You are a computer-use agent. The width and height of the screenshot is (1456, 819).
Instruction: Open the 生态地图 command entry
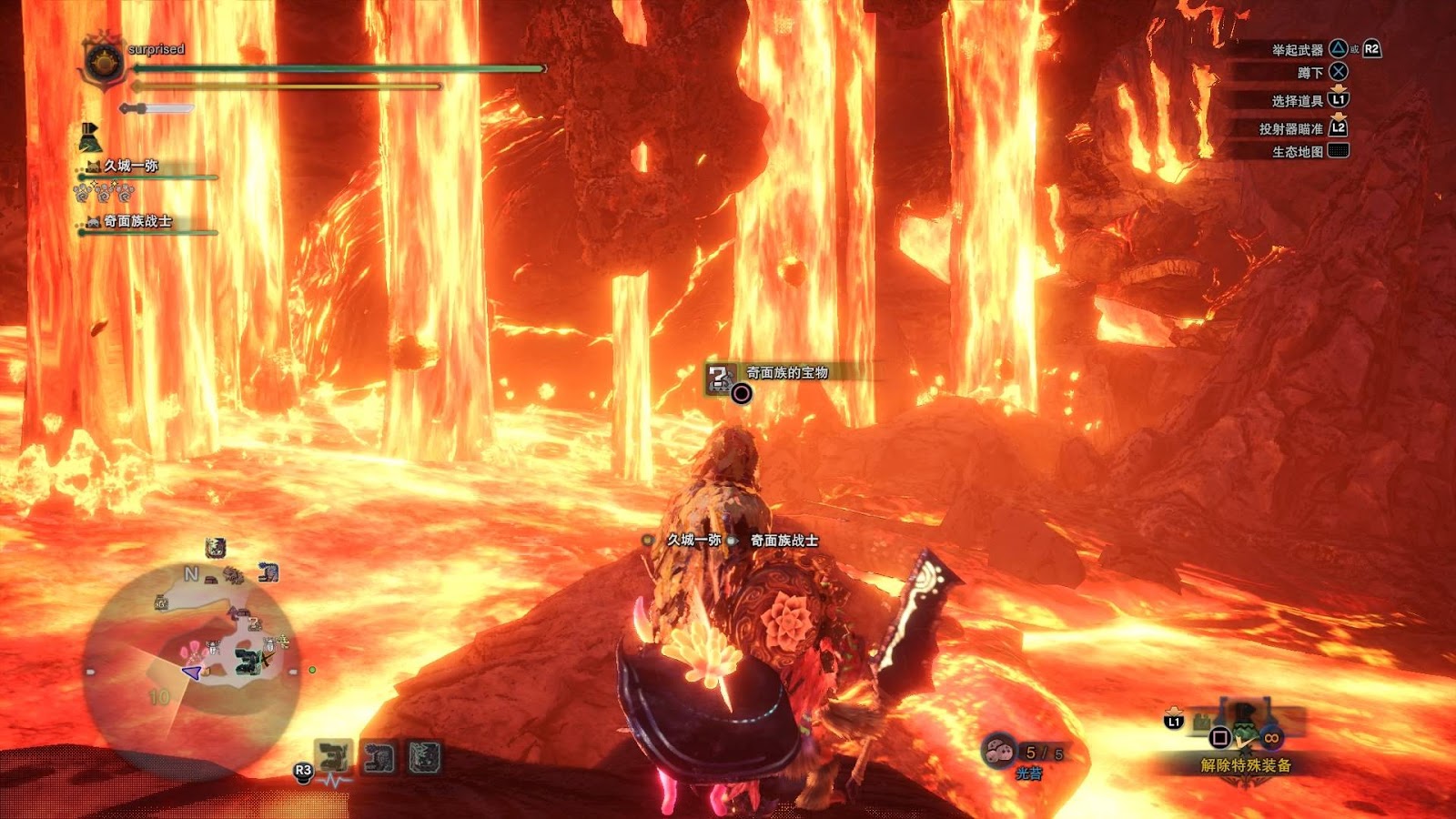point(1298,152)
